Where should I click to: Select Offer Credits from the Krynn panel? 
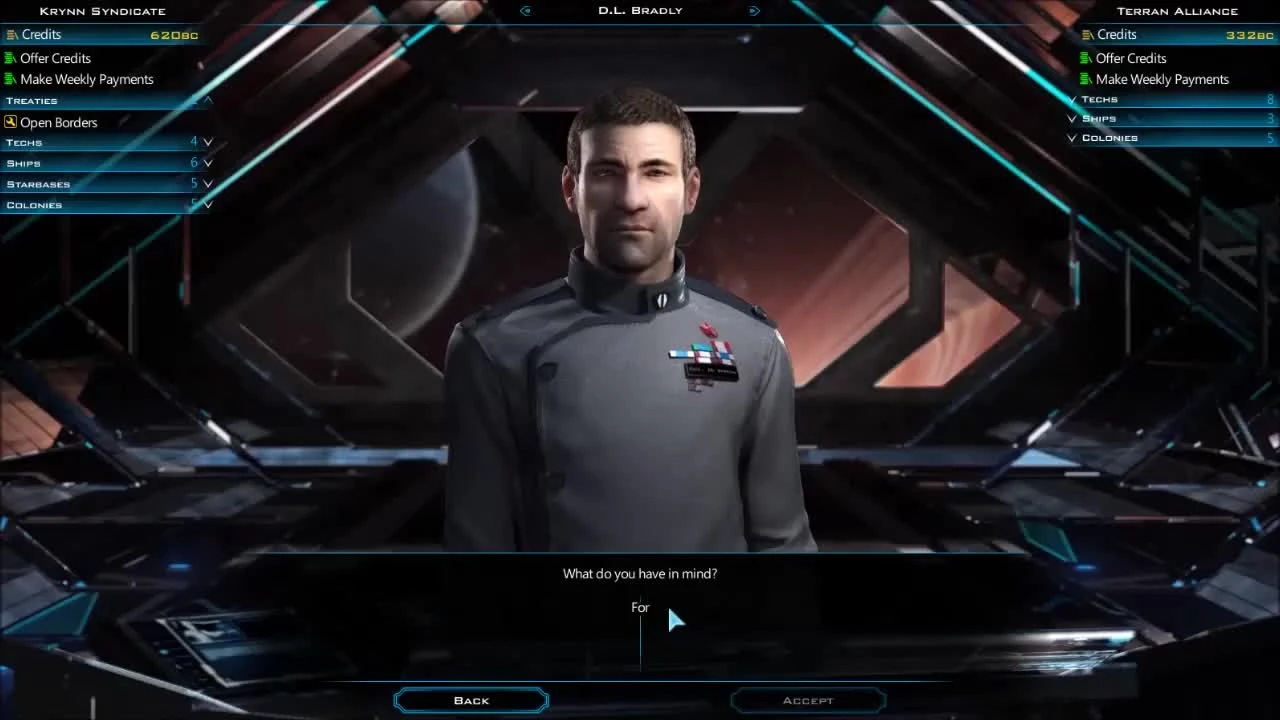tap(56, 58)
